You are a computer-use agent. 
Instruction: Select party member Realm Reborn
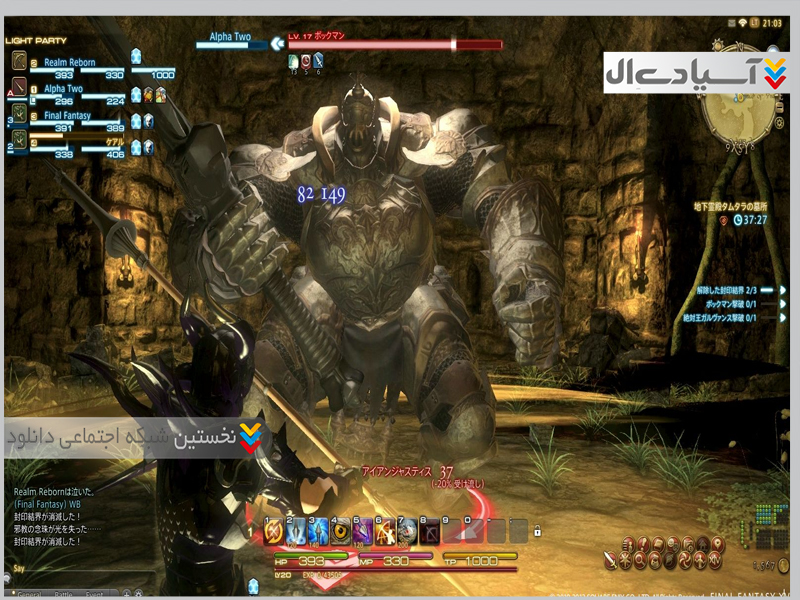pyautogui.click(x=70, y=63)
